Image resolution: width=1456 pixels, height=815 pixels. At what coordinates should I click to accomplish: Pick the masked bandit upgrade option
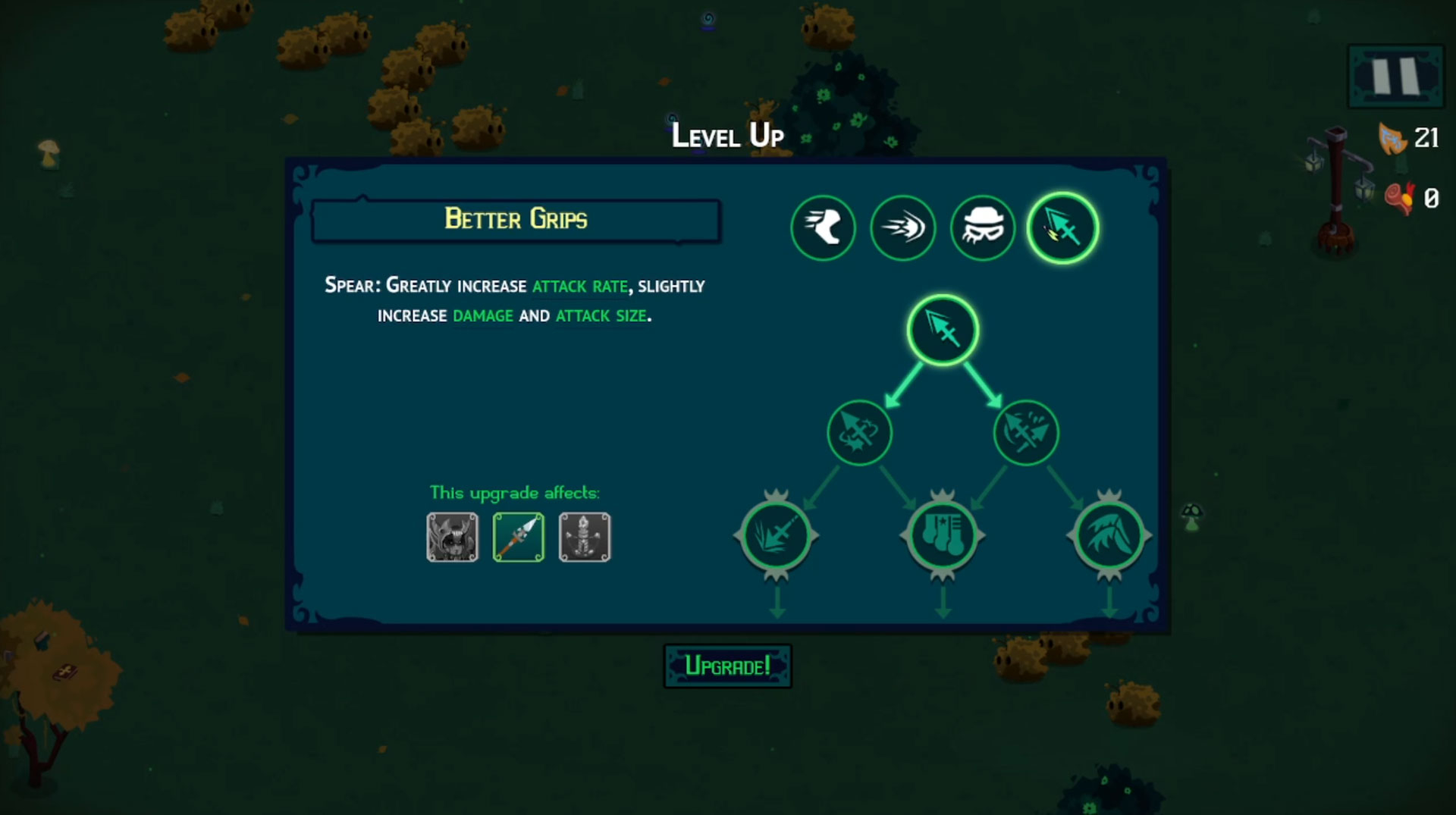click(982, 227)
